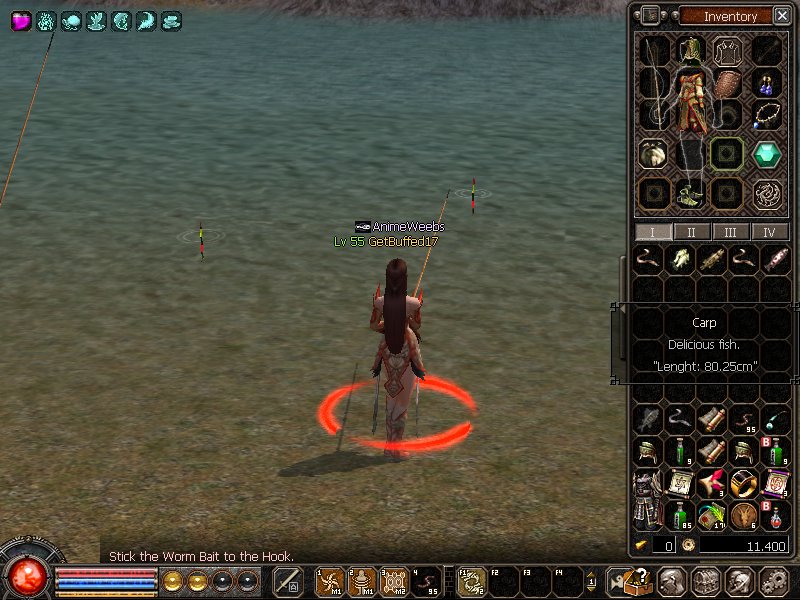Pick the gold ring with black stone

coord(744,484)
